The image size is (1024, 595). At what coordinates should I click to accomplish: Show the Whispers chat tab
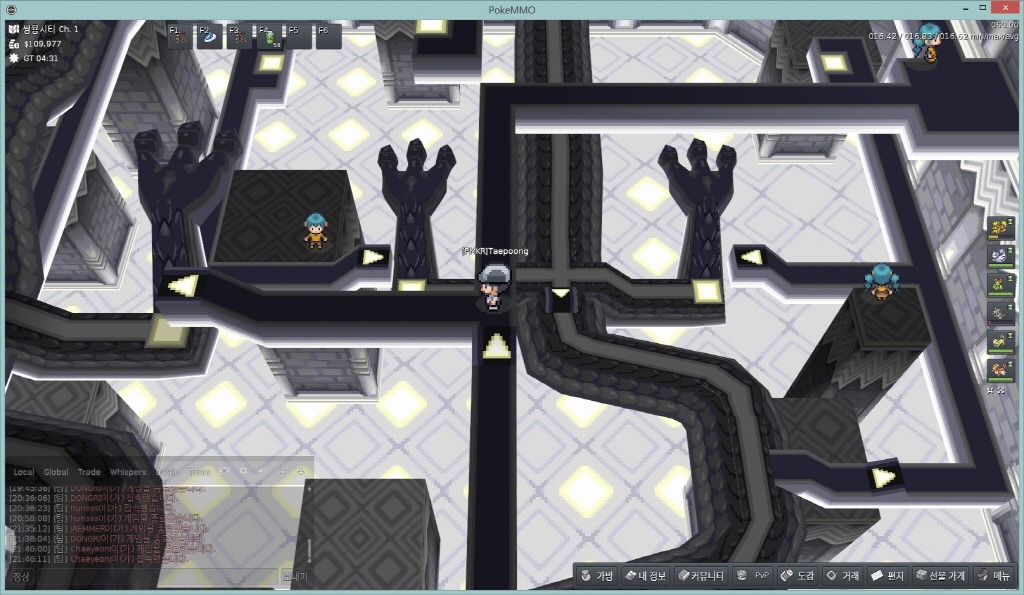pyautogui.click(x=127, y=472)
